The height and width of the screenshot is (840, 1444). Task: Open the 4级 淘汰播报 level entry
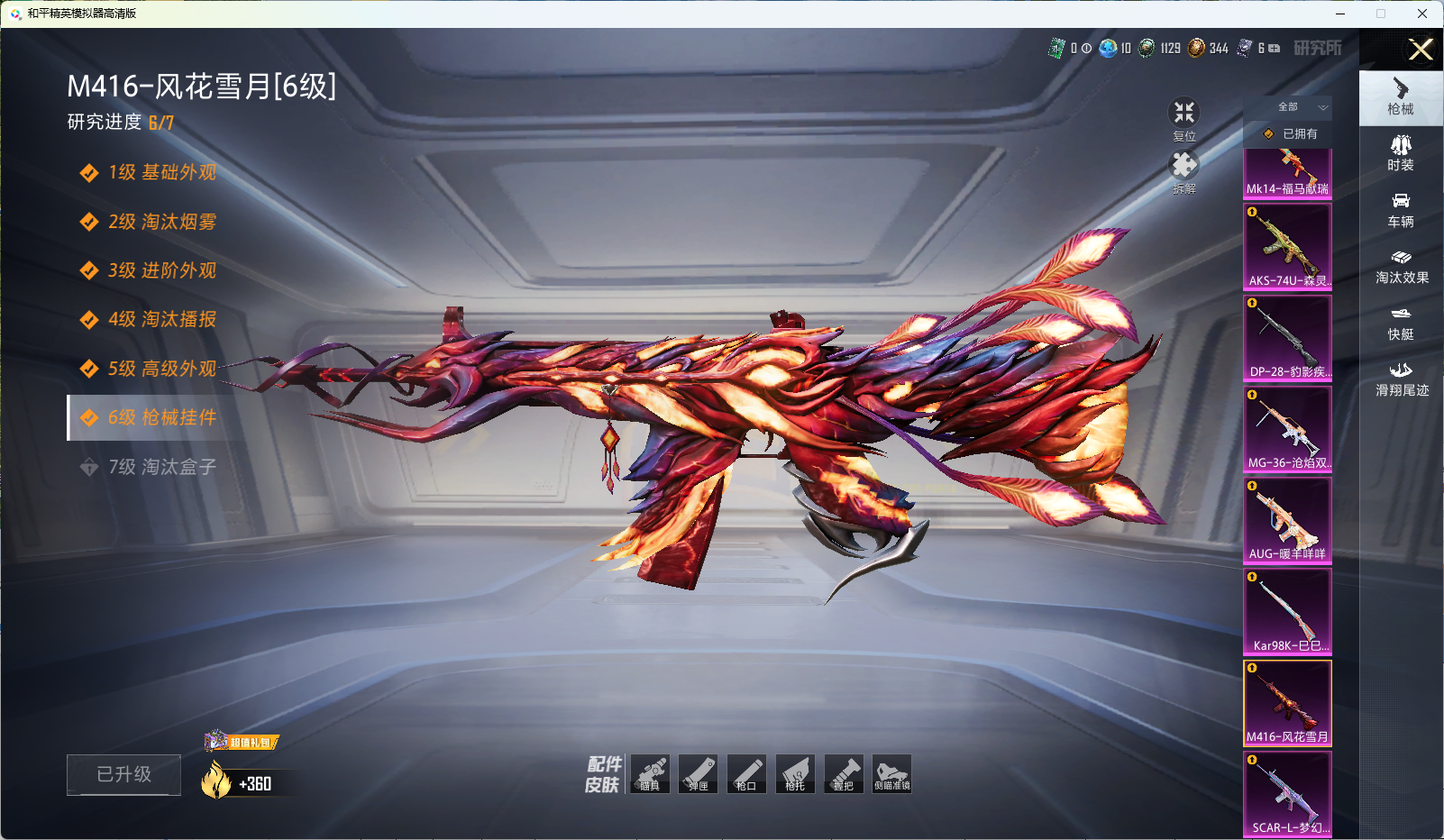tap(162, 319)
